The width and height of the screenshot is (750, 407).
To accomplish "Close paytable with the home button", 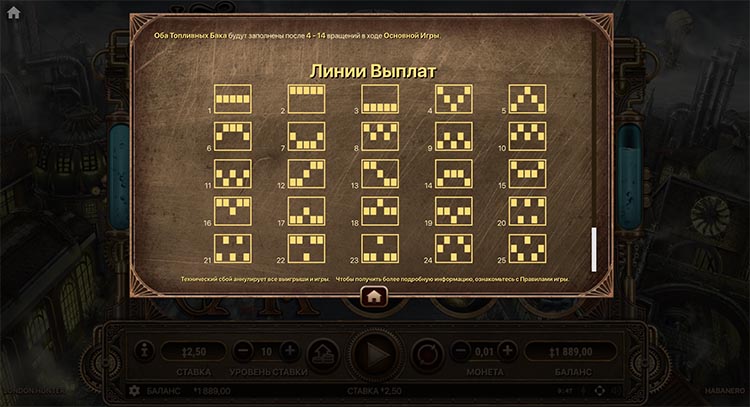I will pos(374,296).
